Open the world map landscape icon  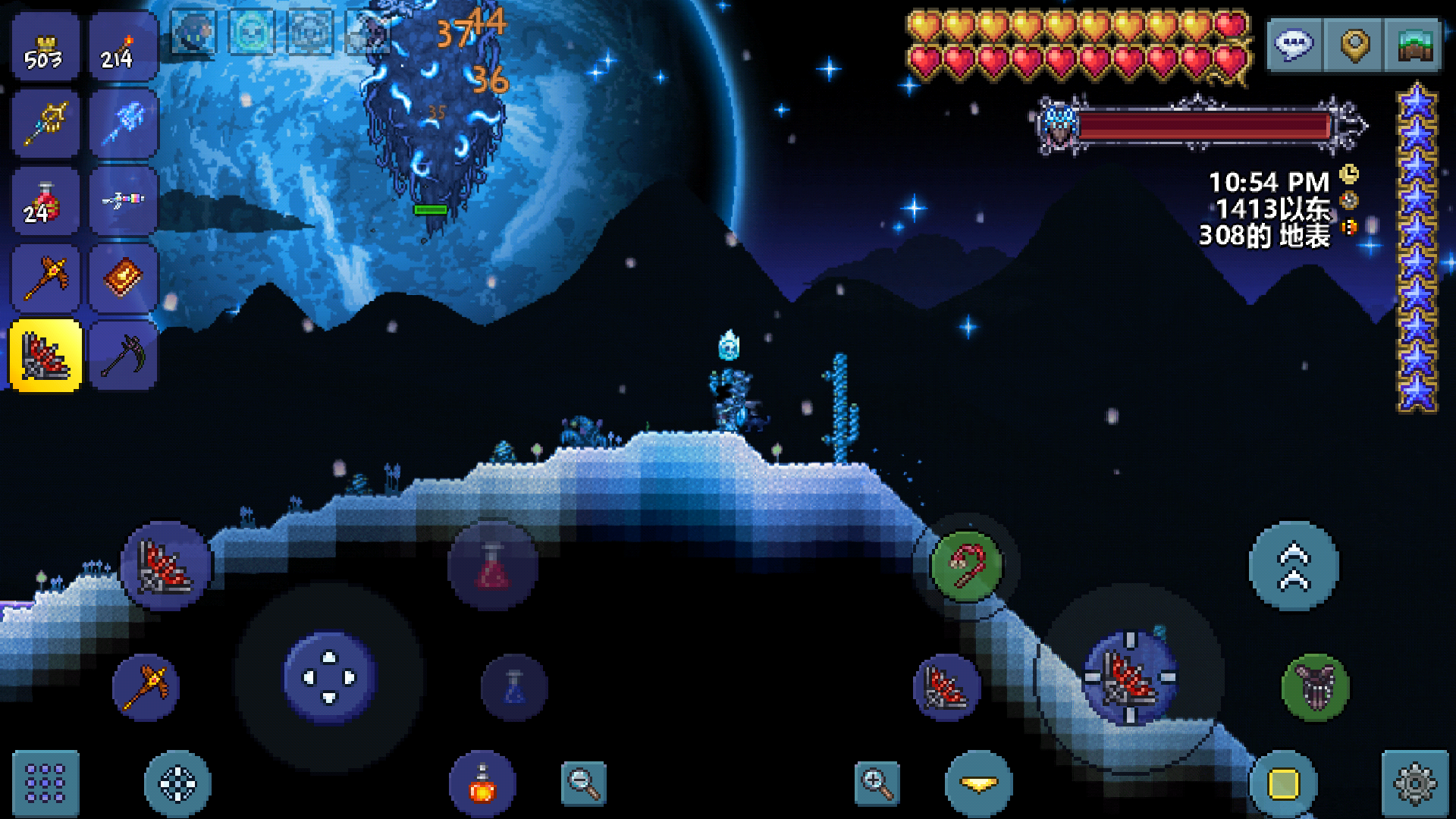click(1414, 45)
